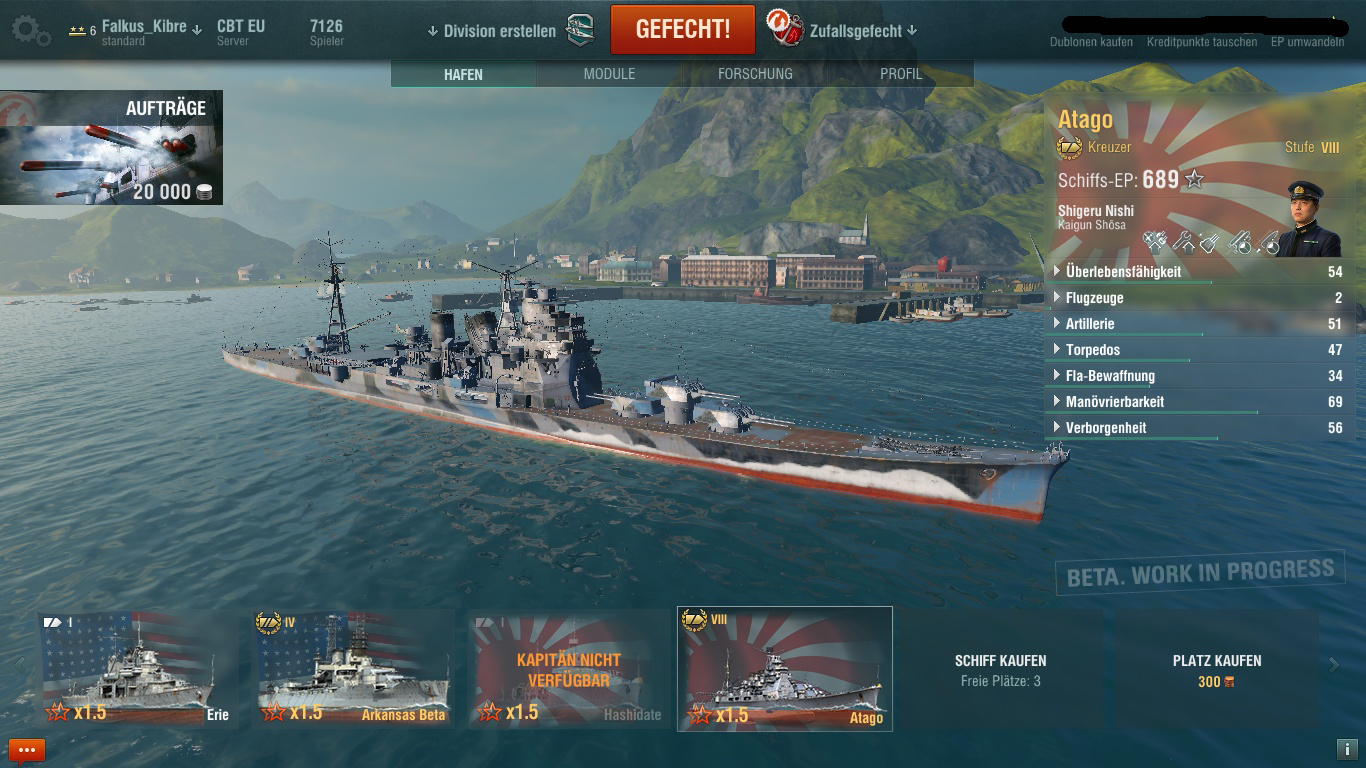The width and height of the screenshot is (1366, 768).
Task: Buy a slot with PLATZ KAUFEN
Action: click(1216, 669)
